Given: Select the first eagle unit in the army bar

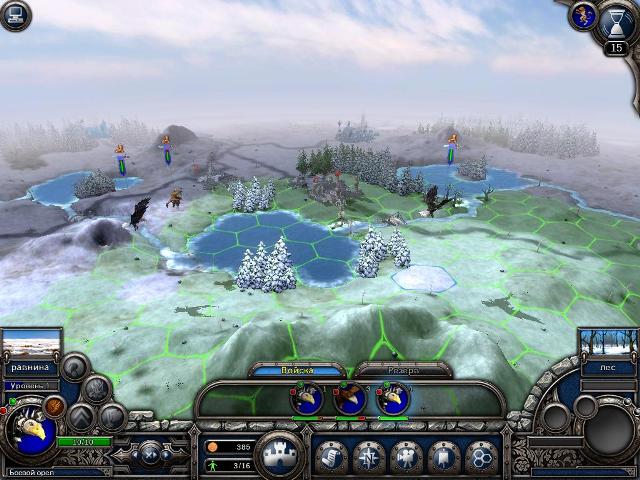Looking at the screenshot, I should (307, 399).
